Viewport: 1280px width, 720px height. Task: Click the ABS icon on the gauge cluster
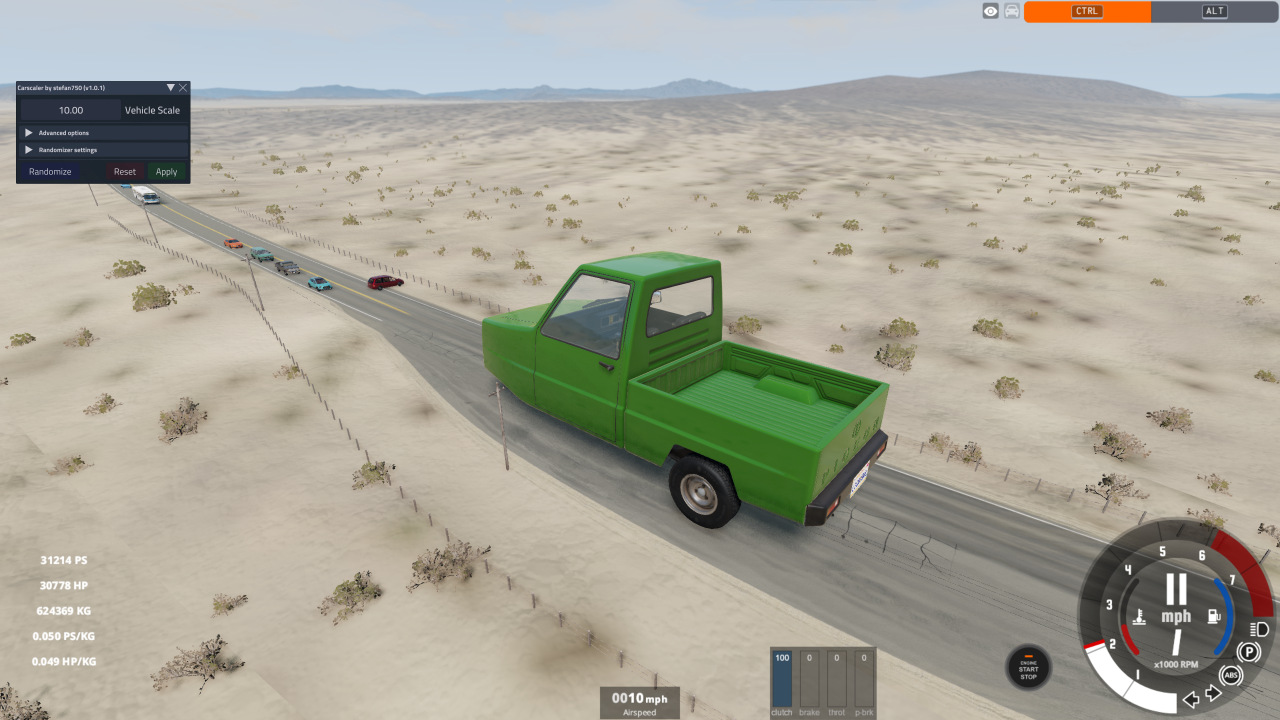point(1231,675)
